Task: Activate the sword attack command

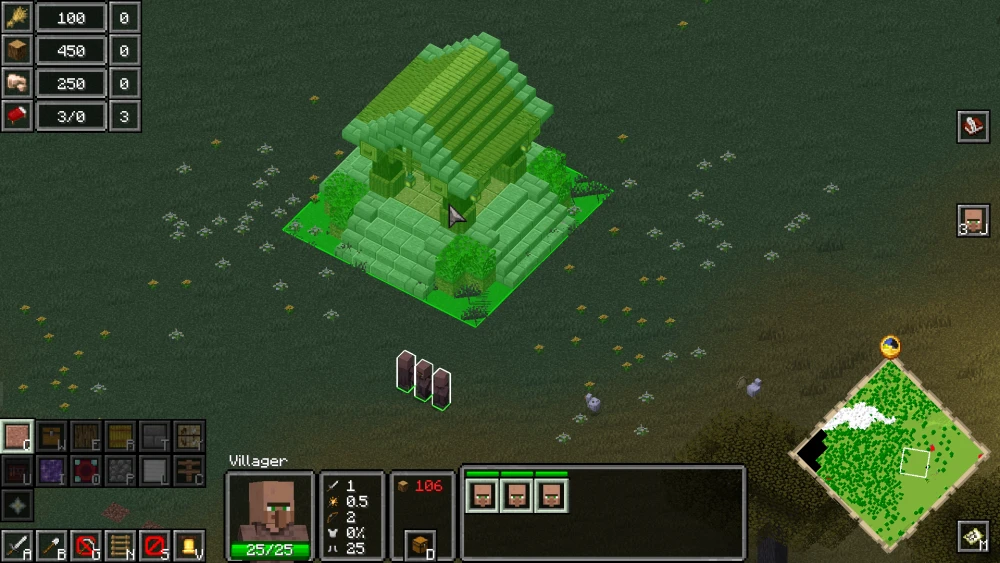Action: [x=17, y=546]
